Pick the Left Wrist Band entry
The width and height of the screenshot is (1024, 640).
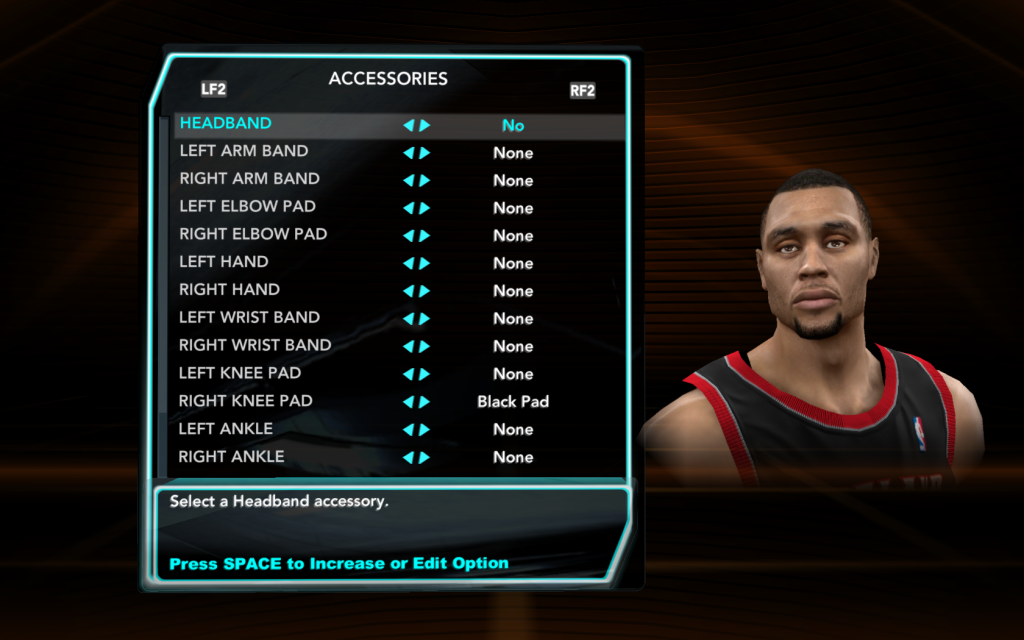[249, 318]
